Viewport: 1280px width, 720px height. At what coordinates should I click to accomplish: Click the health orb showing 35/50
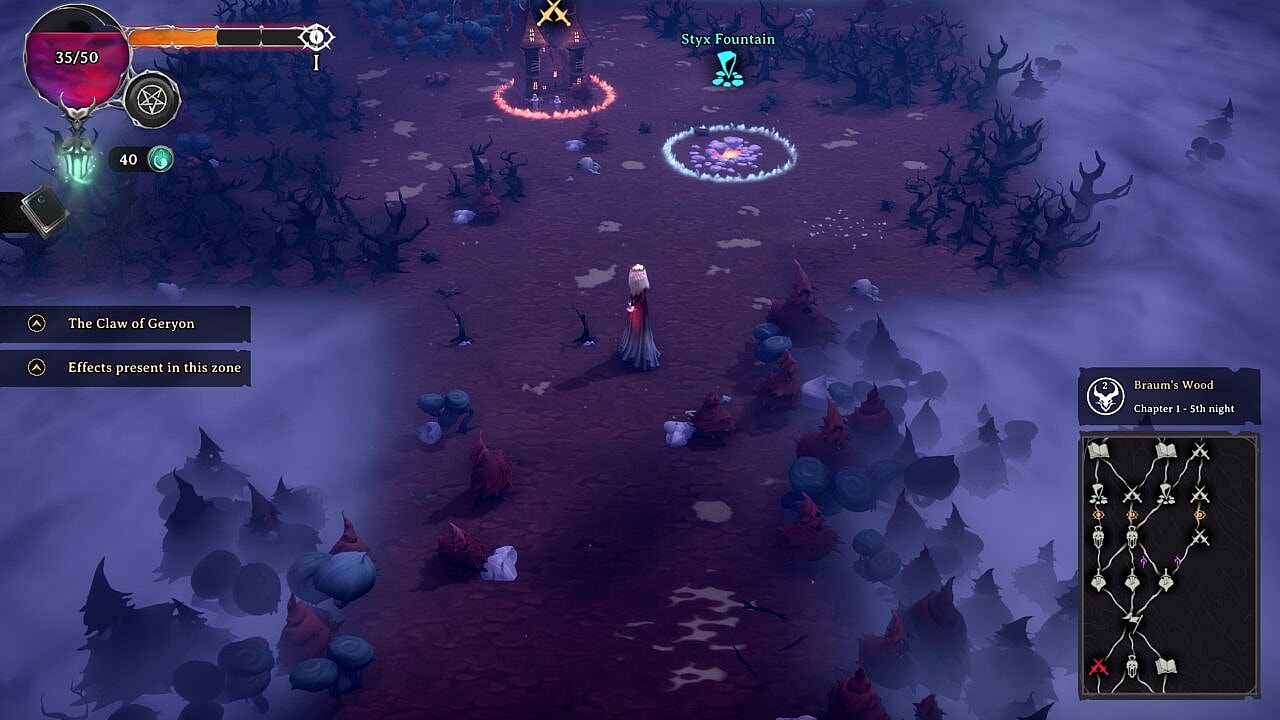coord(75,57)
